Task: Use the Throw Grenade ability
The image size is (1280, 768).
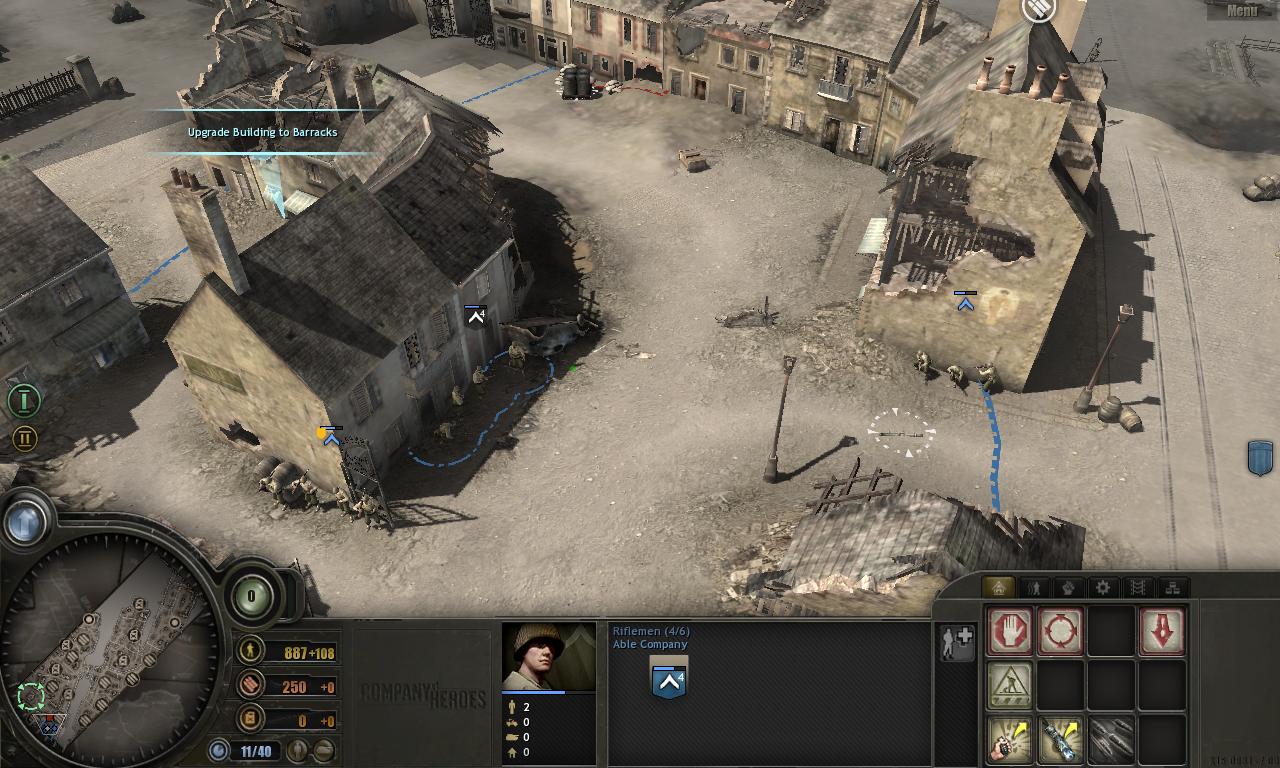Action: 1008,740
